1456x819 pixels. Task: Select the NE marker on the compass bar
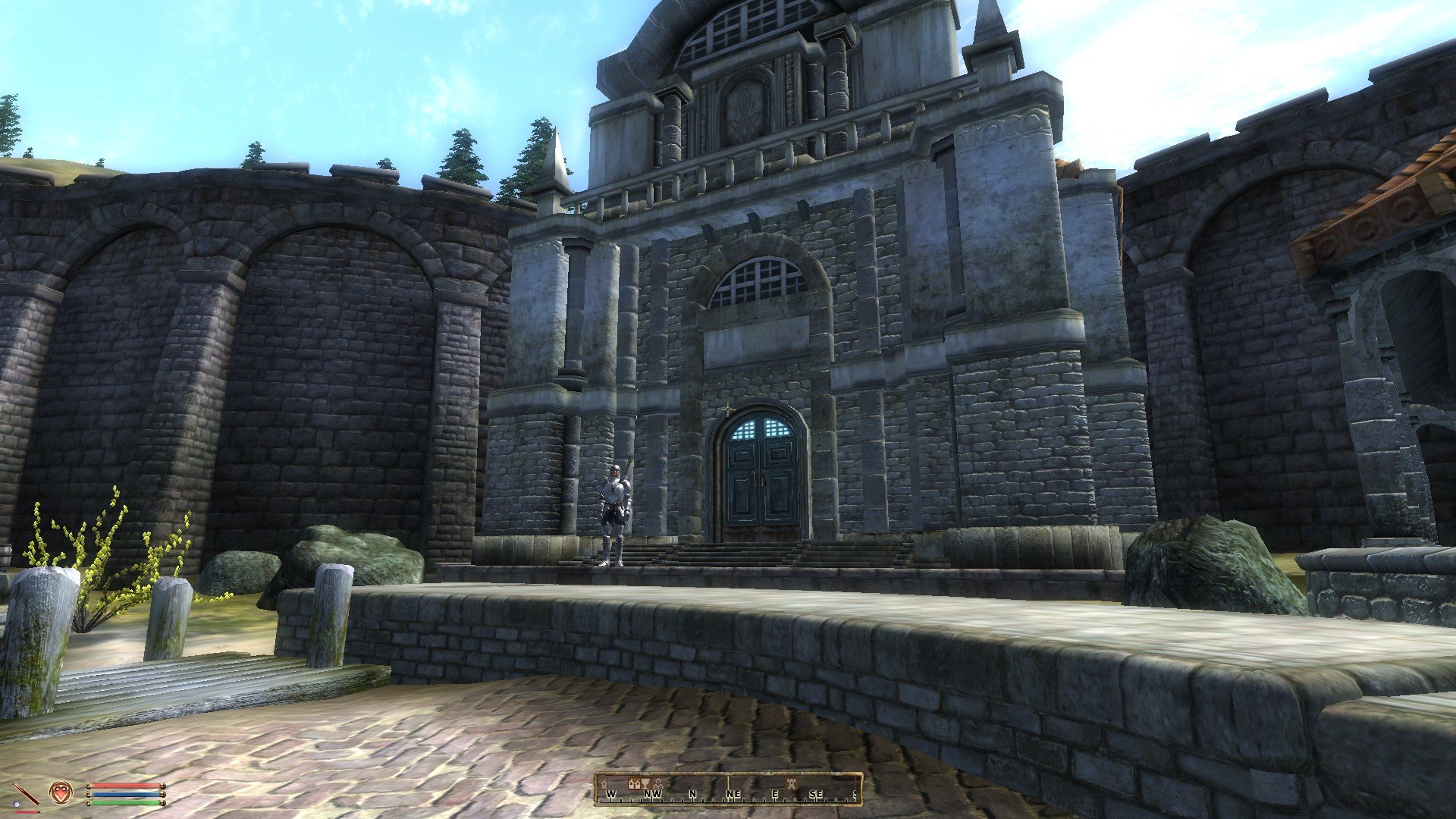733,792
